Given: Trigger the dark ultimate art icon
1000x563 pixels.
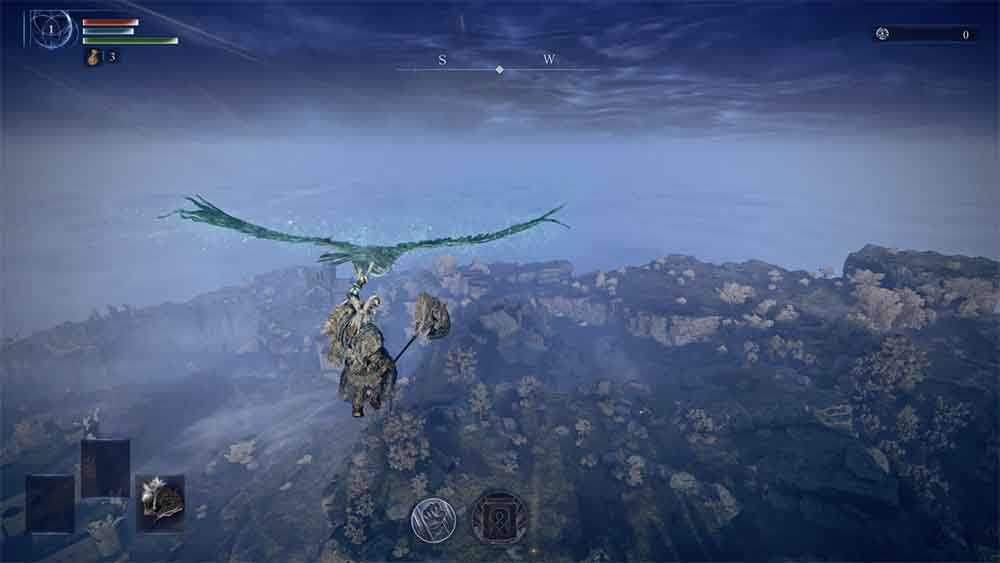Looking at the screenshot, I should pos(499,517).
